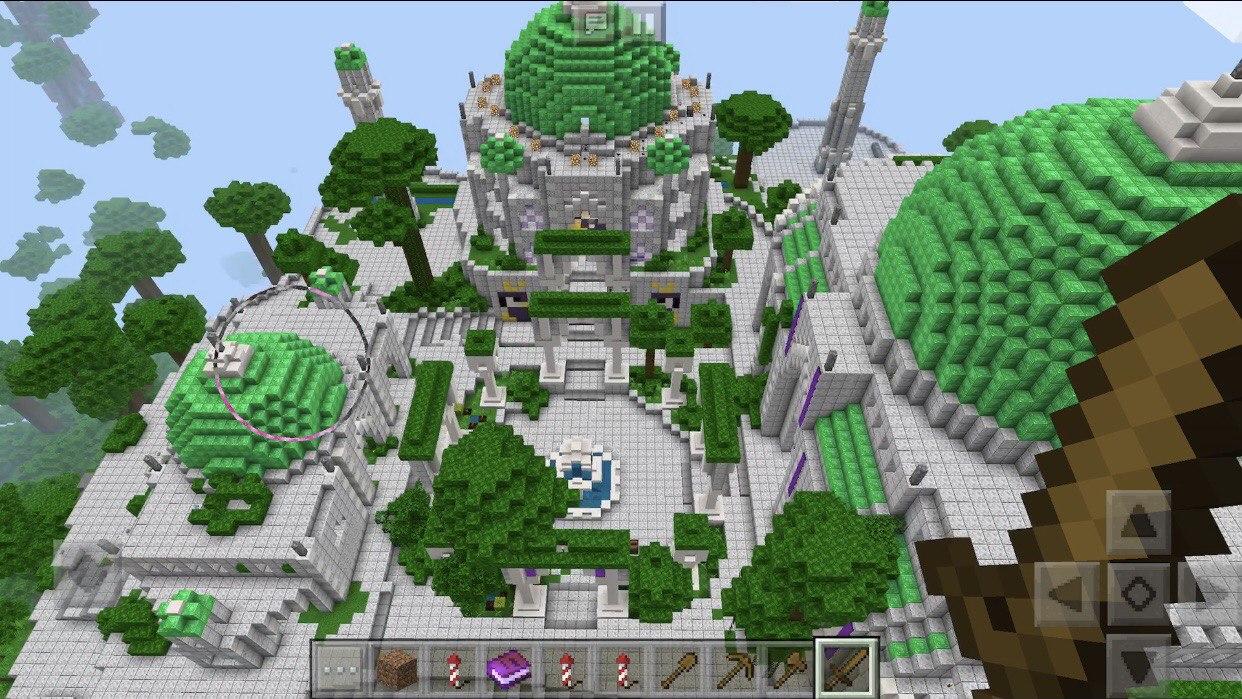The image size is (1242, 699).
Task: Pause the game with the pause button
Action: 645,22
